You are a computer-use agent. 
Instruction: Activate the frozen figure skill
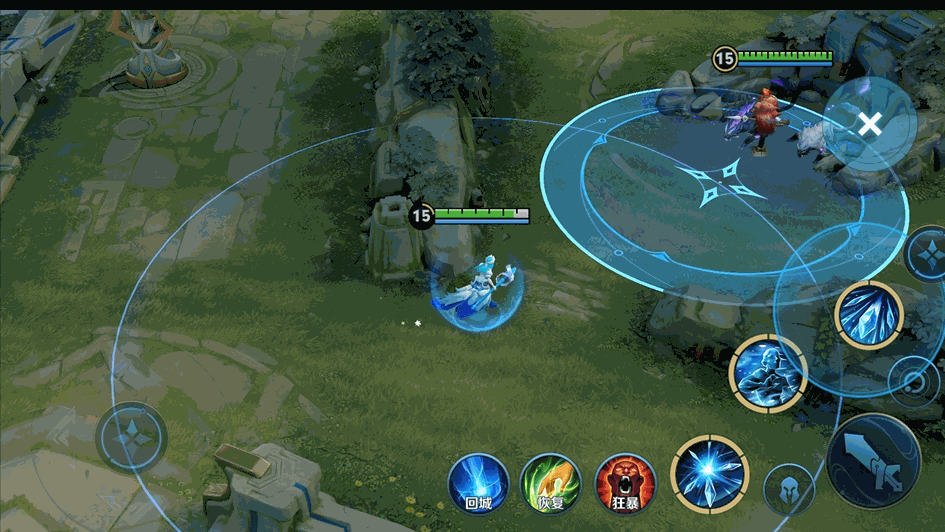coord(768,373)
